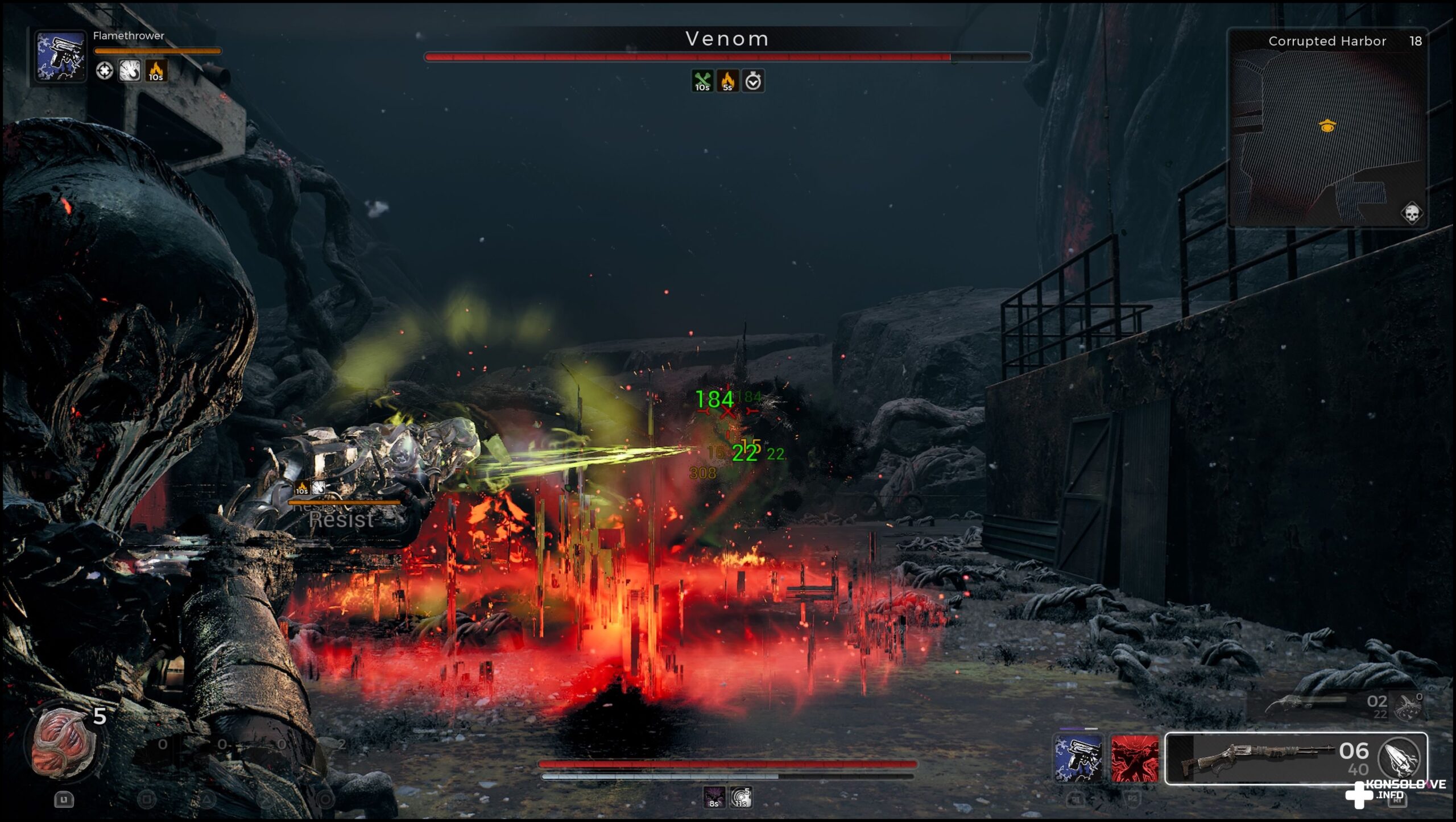Select the Flamethrower portrait icon
This screenshot has height=822, width=1456.
click(x=60, y=57)
